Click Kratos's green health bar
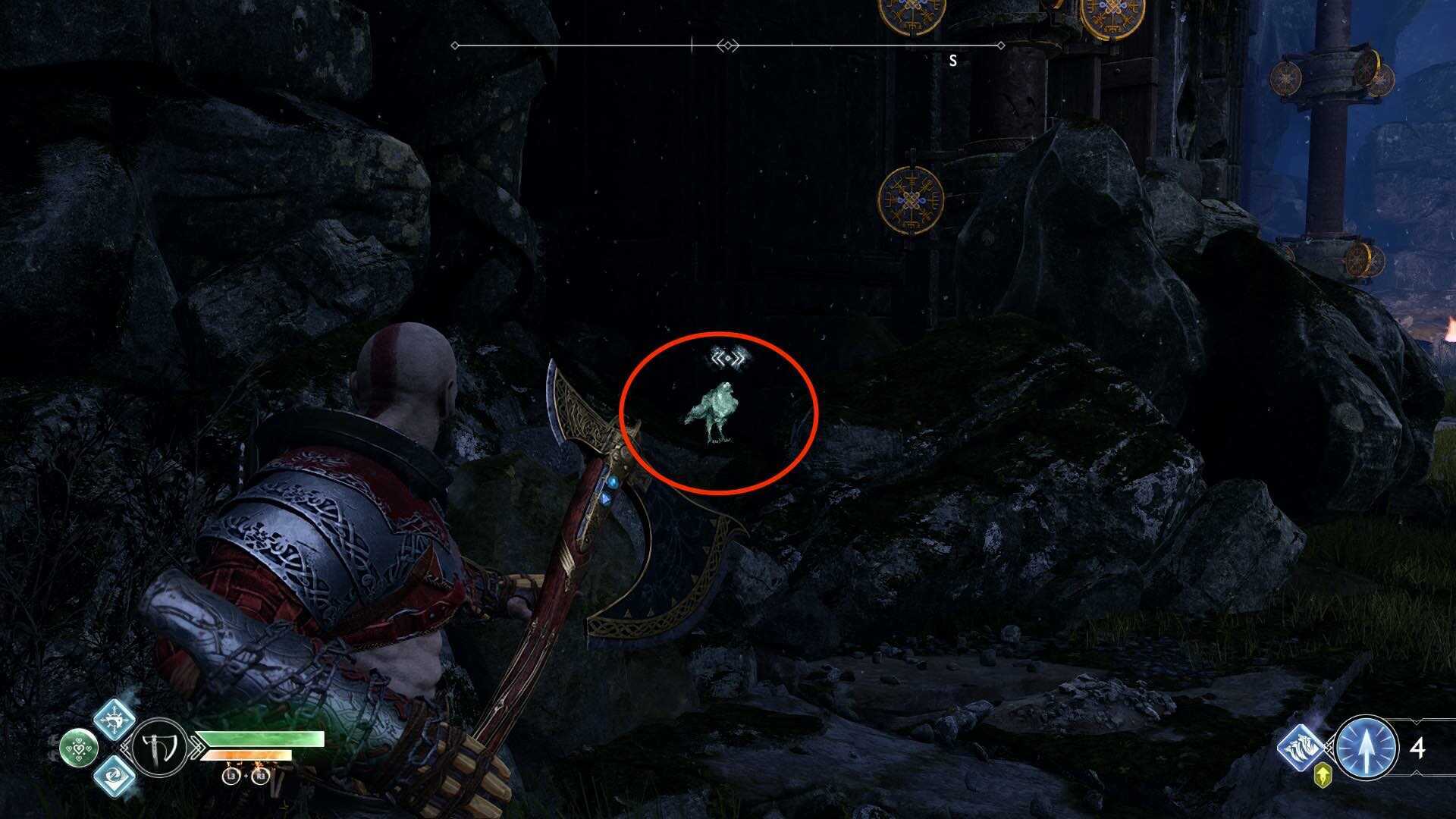The width and height of the screenshot is (1456, 819). pos(259,737)
